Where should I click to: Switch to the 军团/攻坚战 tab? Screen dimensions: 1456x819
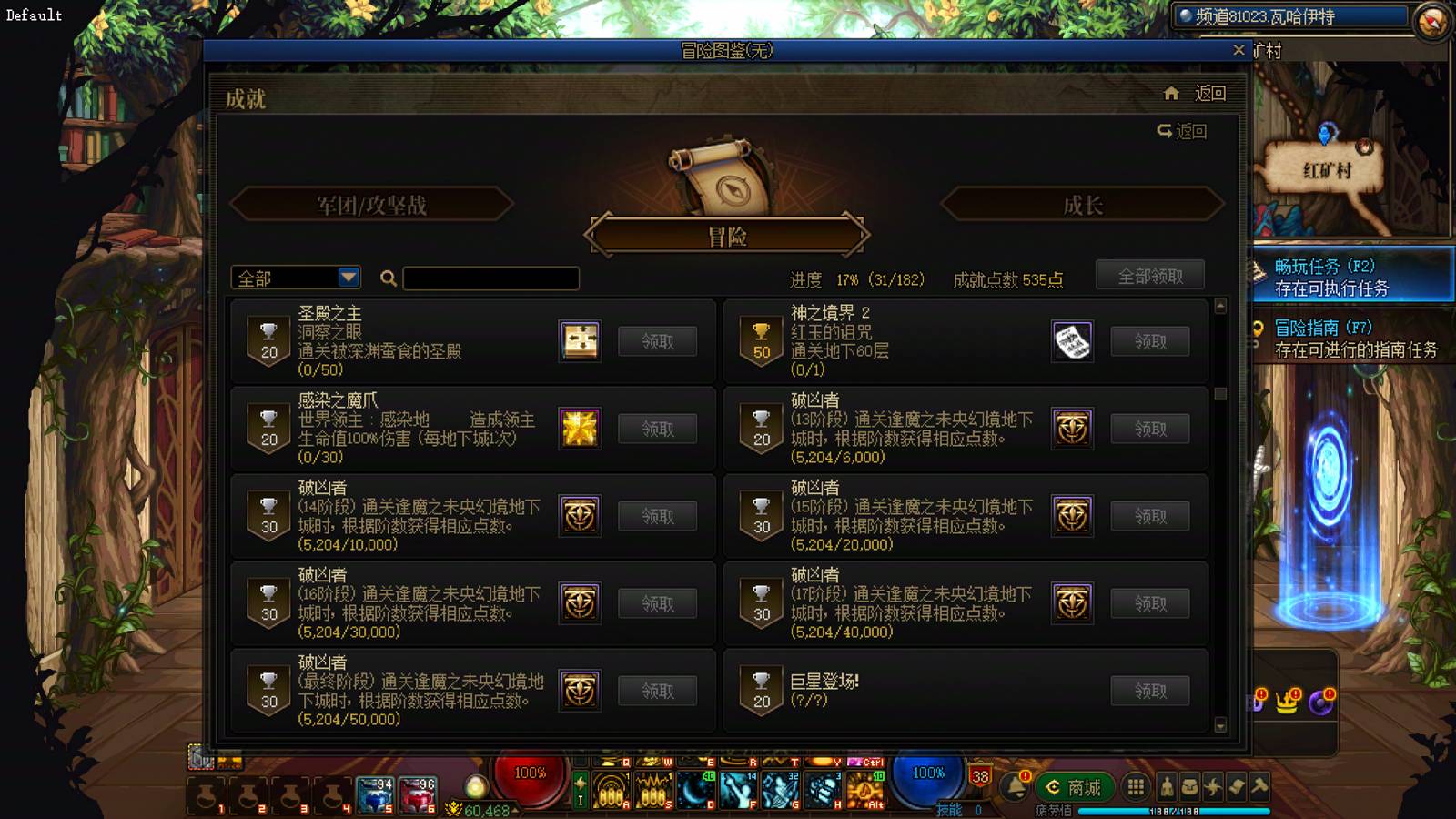[374, 206]
